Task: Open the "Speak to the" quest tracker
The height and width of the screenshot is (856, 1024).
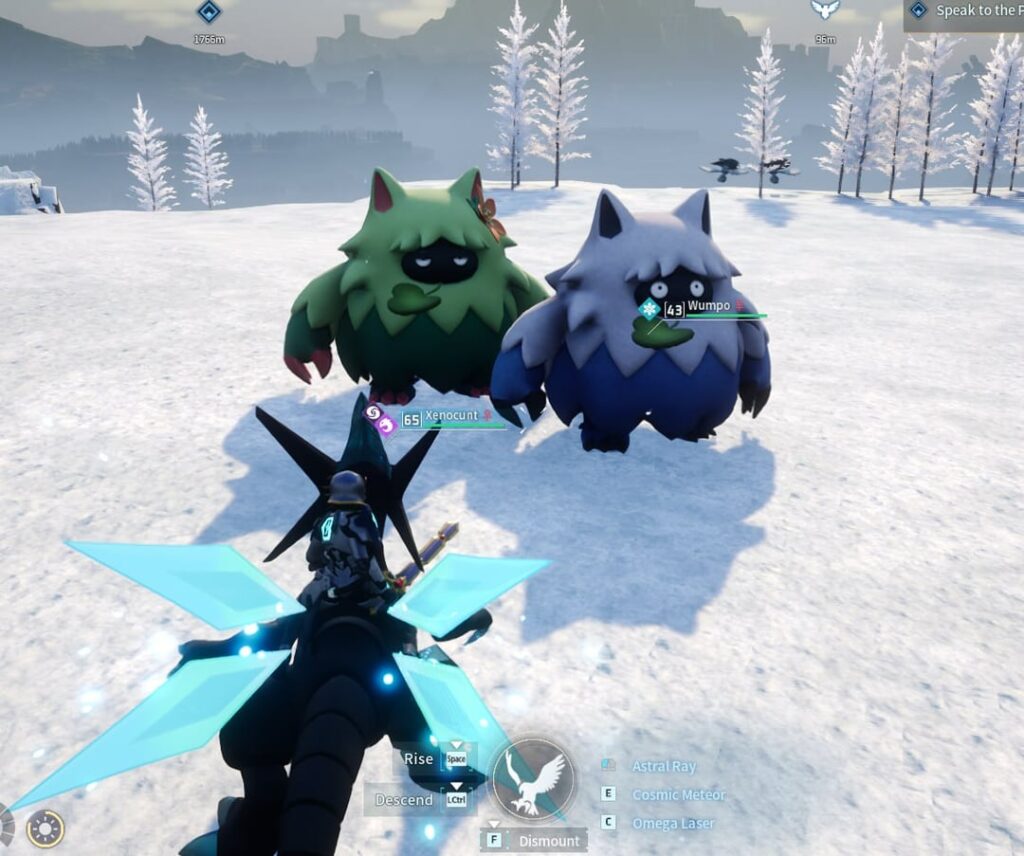Action: 965,13
